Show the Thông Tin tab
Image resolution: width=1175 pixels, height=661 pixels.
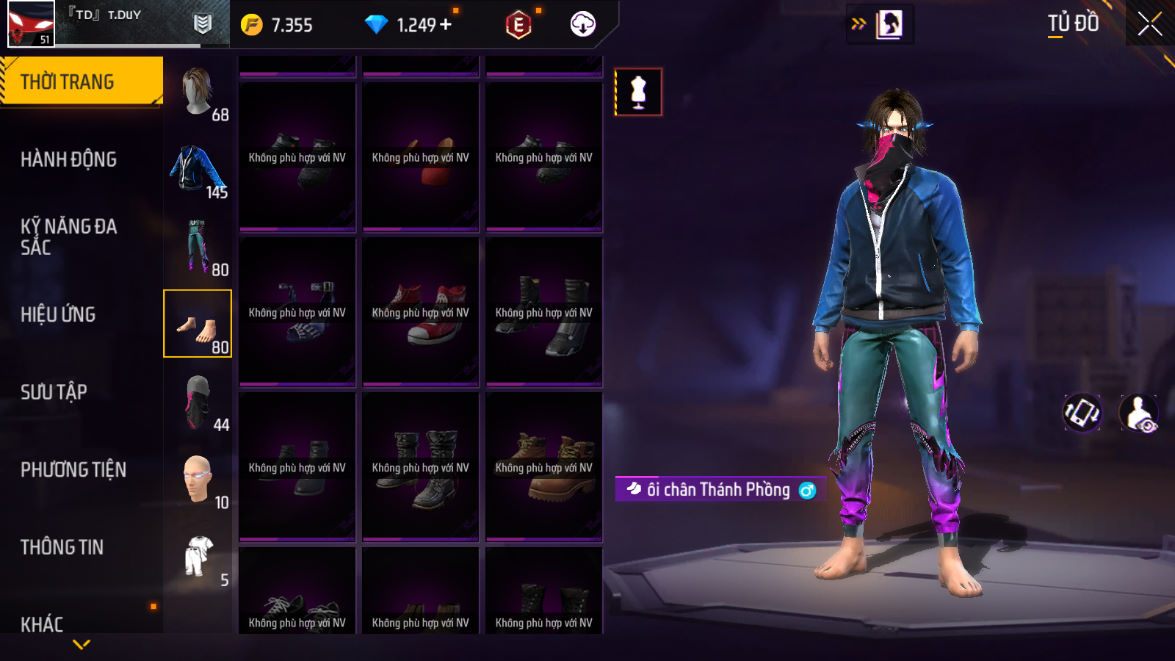(62, 547)
